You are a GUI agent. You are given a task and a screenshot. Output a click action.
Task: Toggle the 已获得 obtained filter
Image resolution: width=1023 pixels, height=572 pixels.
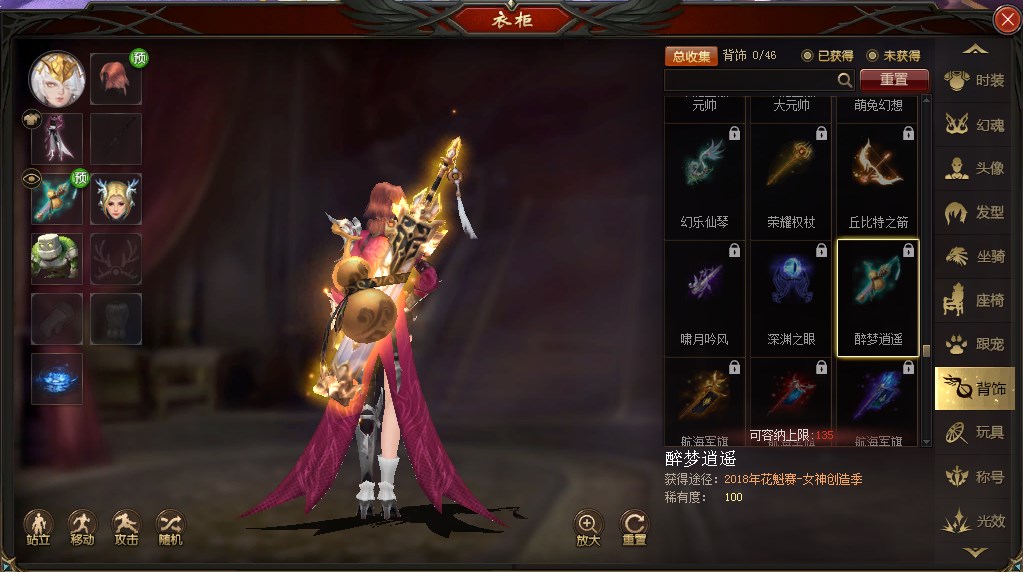point(808,56)
